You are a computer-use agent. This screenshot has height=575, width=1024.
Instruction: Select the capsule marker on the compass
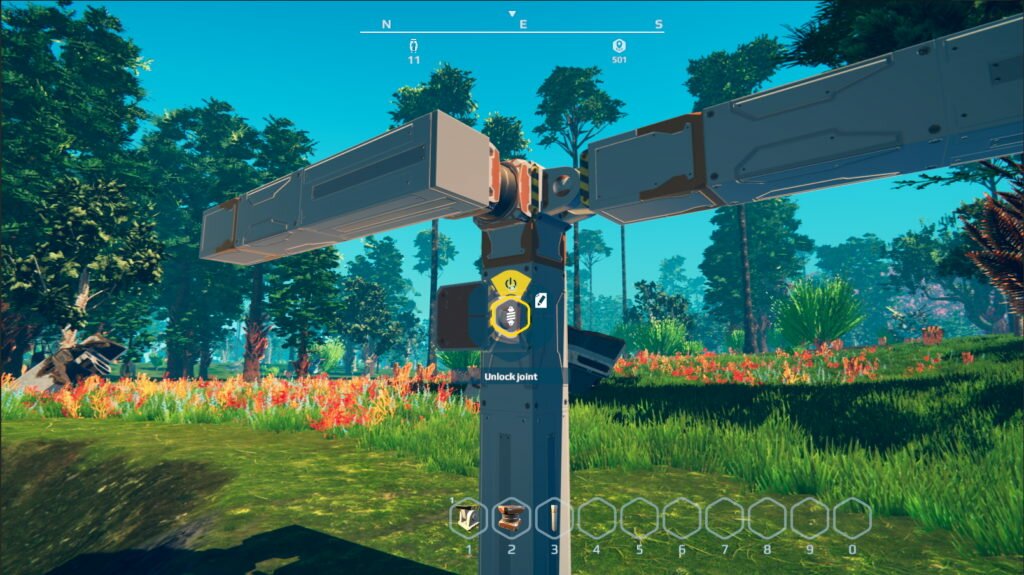coord(413,46)
